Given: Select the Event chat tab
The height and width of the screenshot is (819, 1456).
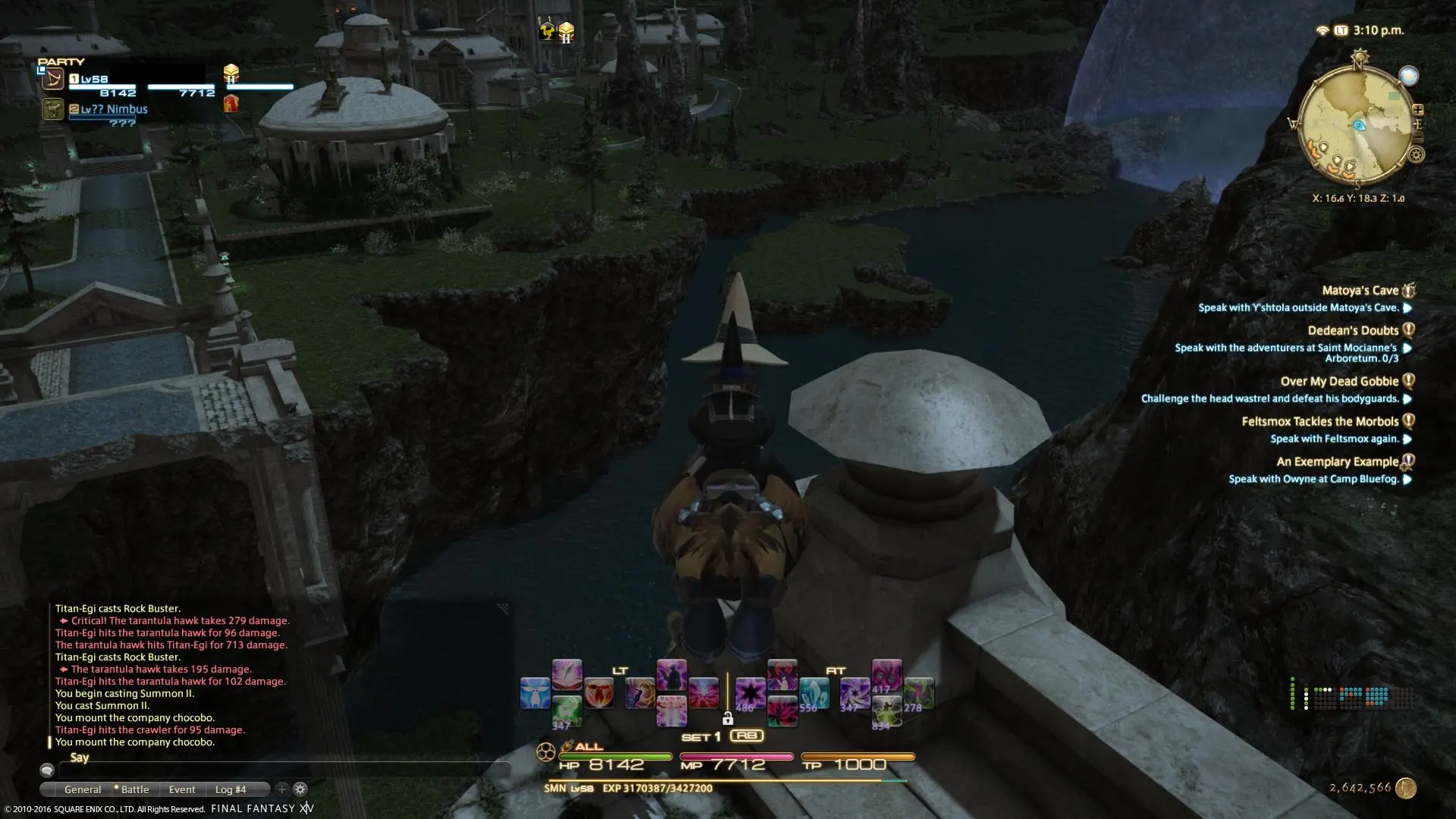Looking at the screenshot, I should [182, 789].
